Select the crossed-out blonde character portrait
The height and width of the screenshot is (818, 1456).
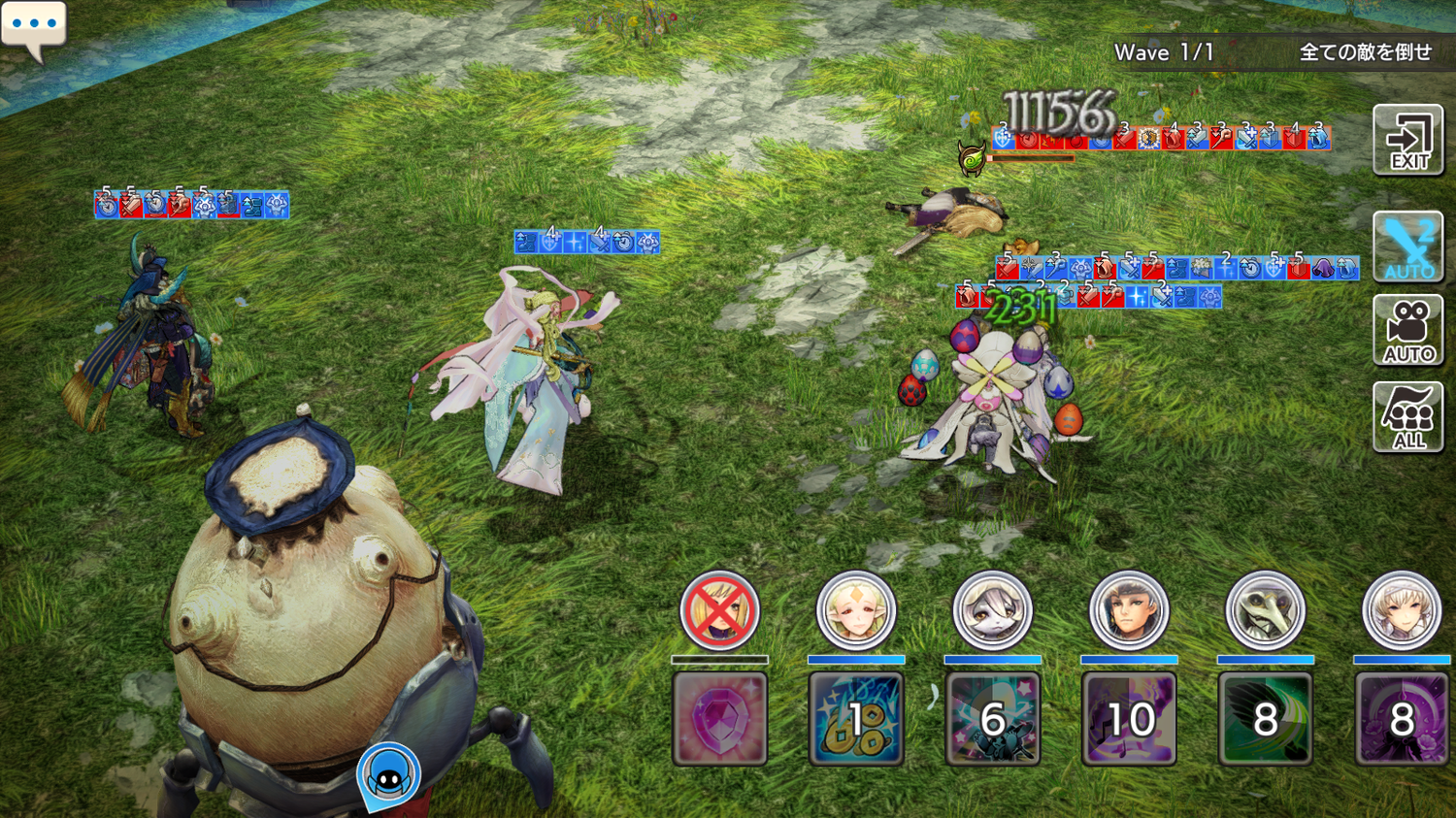tap(719, 610)
